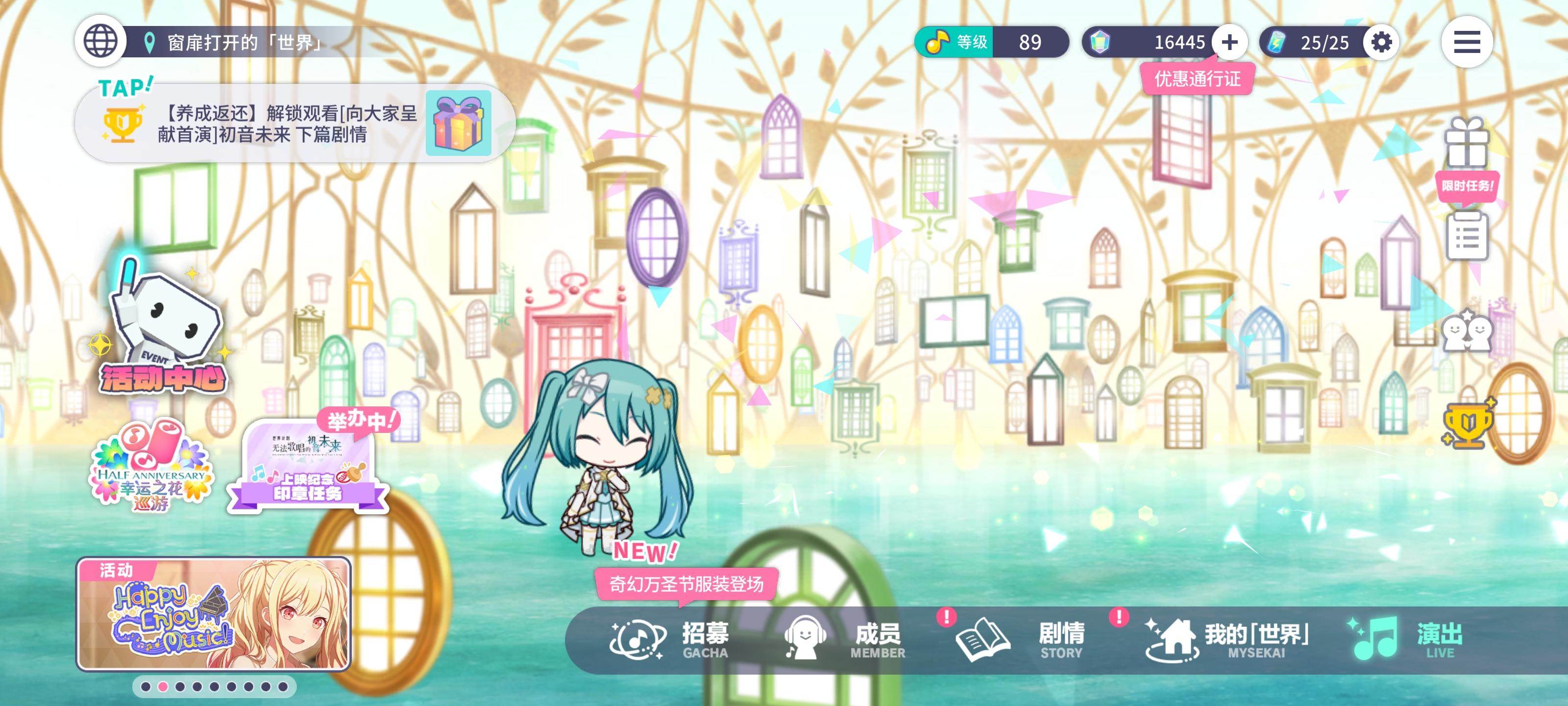Open the settings gear

click(1382, 43)
